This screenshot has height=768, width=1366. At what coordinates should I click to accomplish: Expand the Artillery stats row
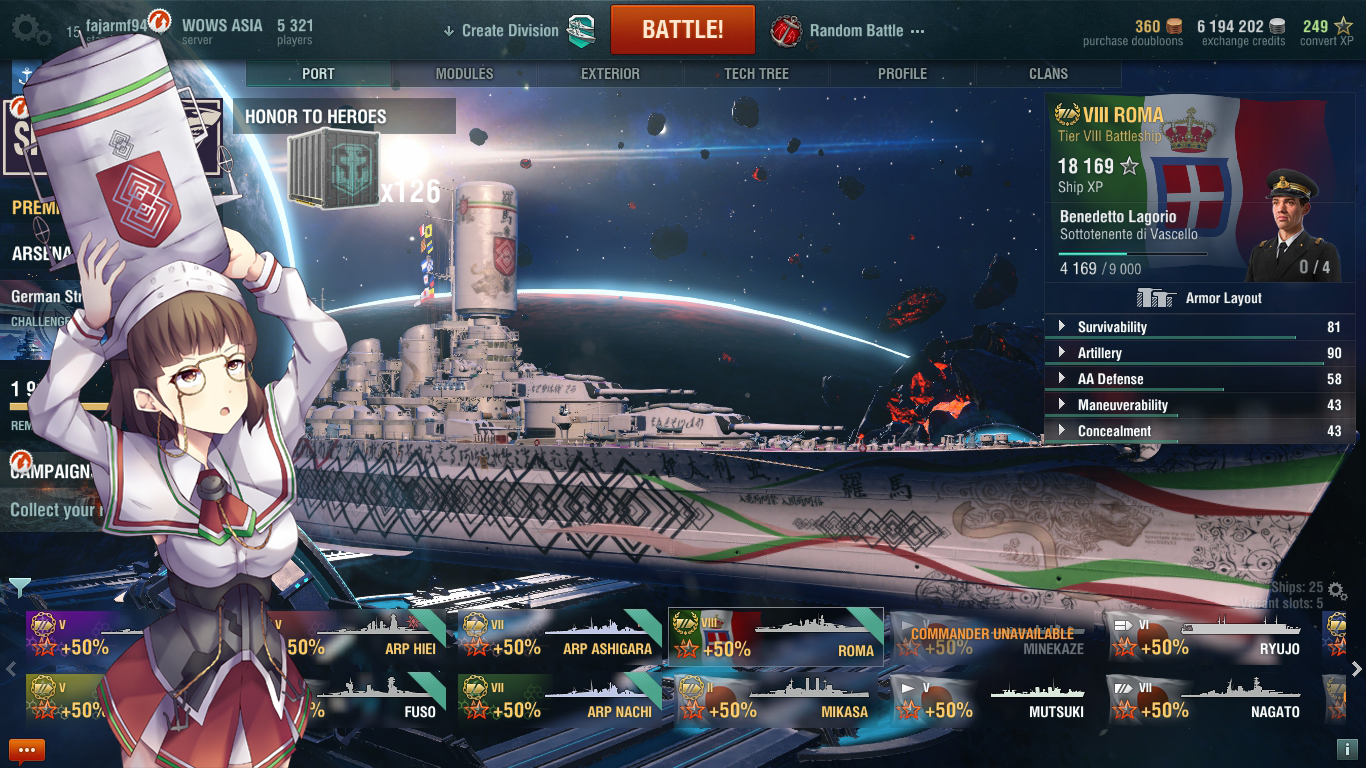click(1100, 353)
